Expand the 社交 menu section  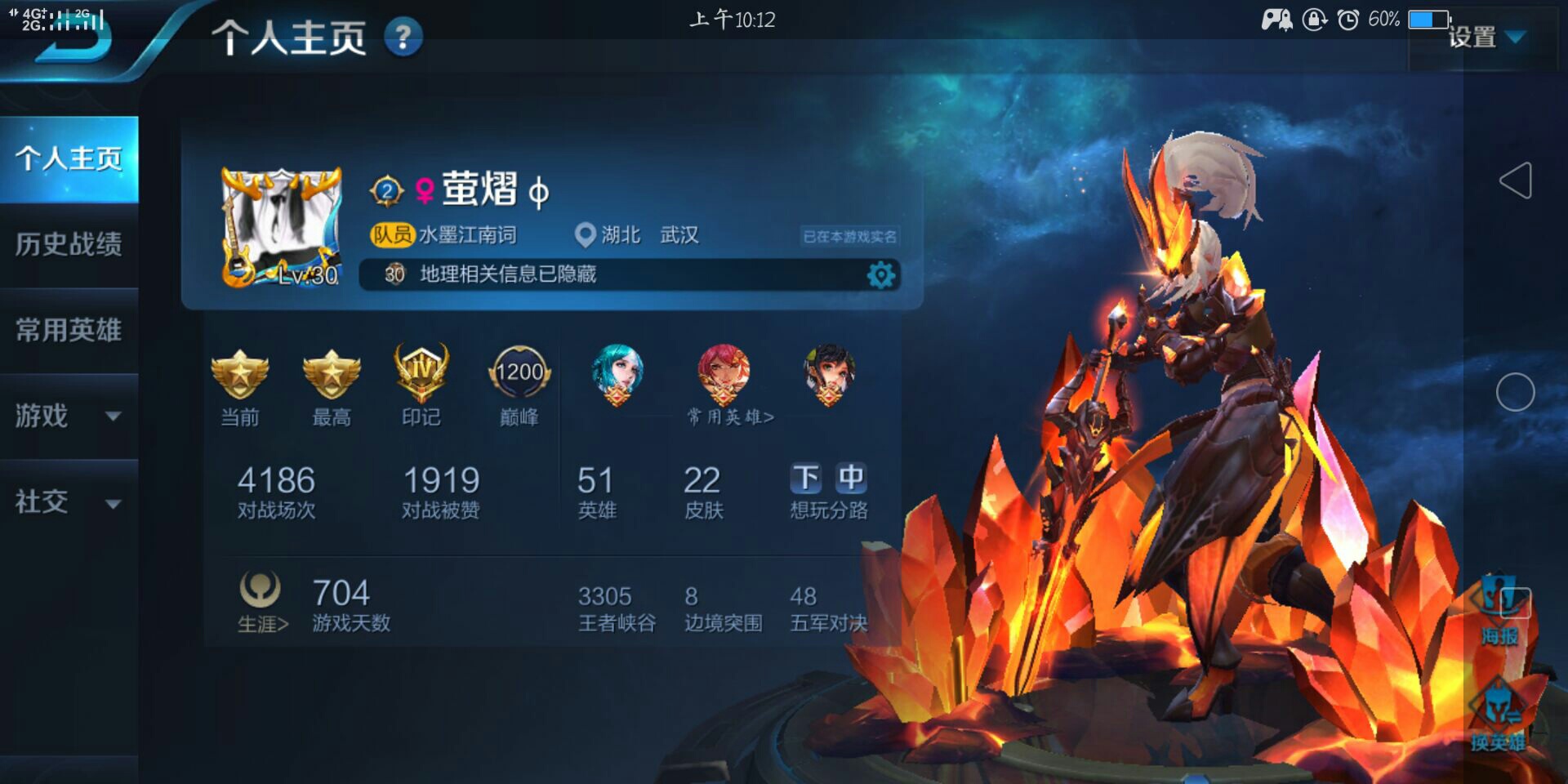(69, 501)
